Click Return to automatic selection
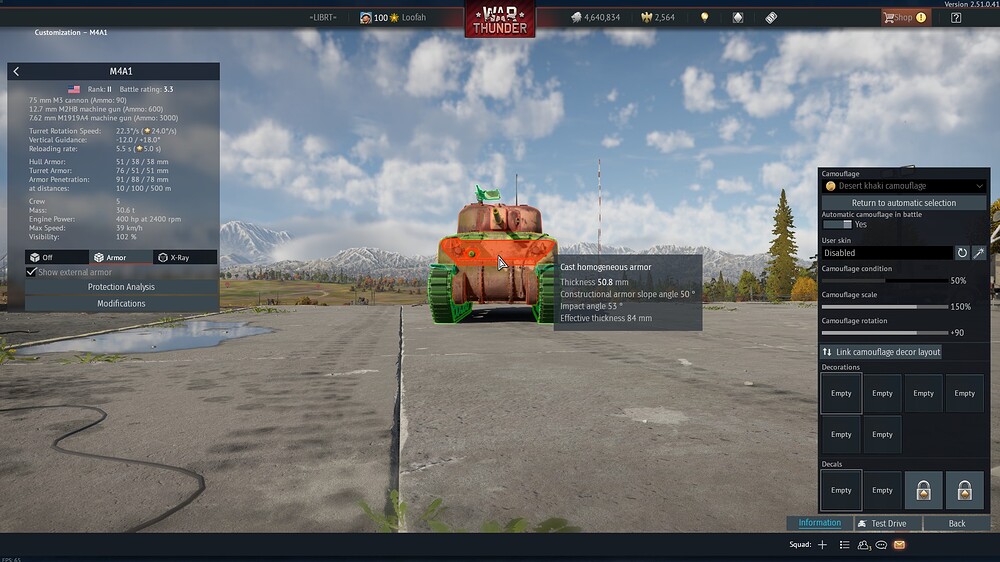Viewport: 1000px width, 562px height. [904, 203]
